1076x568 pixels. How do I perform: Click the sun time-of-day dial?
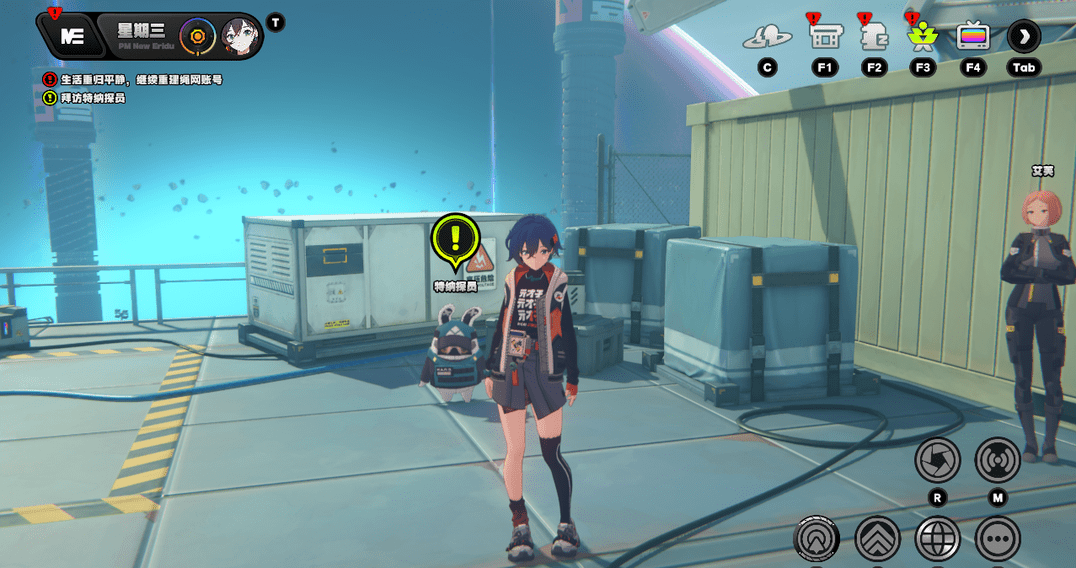(x=198, y=37)
